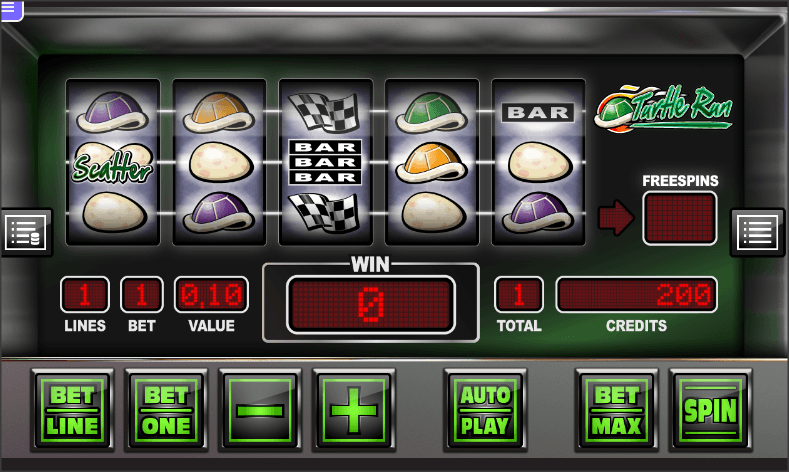Hit the SPIN button

[710, 410]
